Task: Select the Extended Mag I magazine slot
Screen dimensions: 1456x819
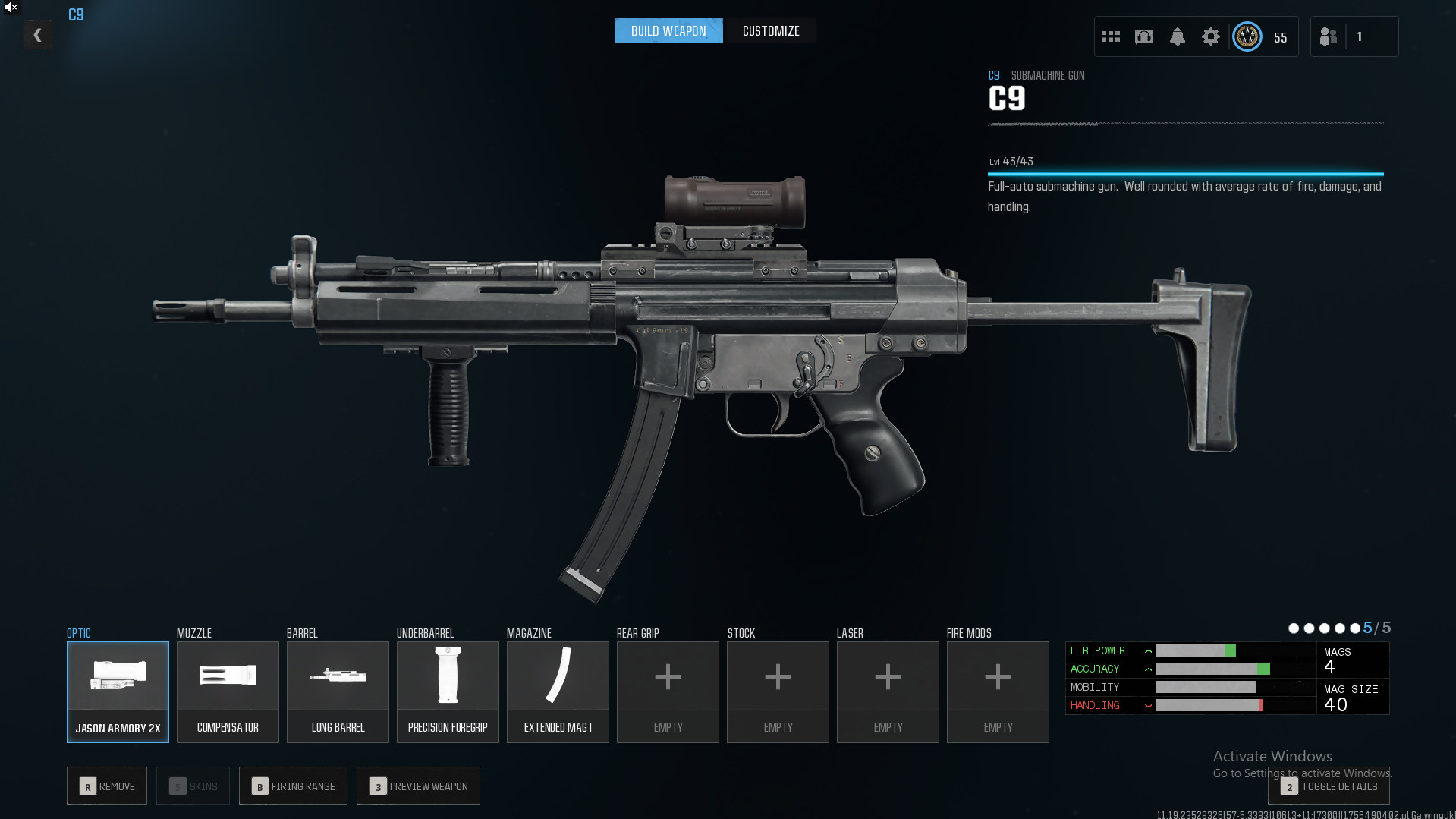Action: [558, 691]
